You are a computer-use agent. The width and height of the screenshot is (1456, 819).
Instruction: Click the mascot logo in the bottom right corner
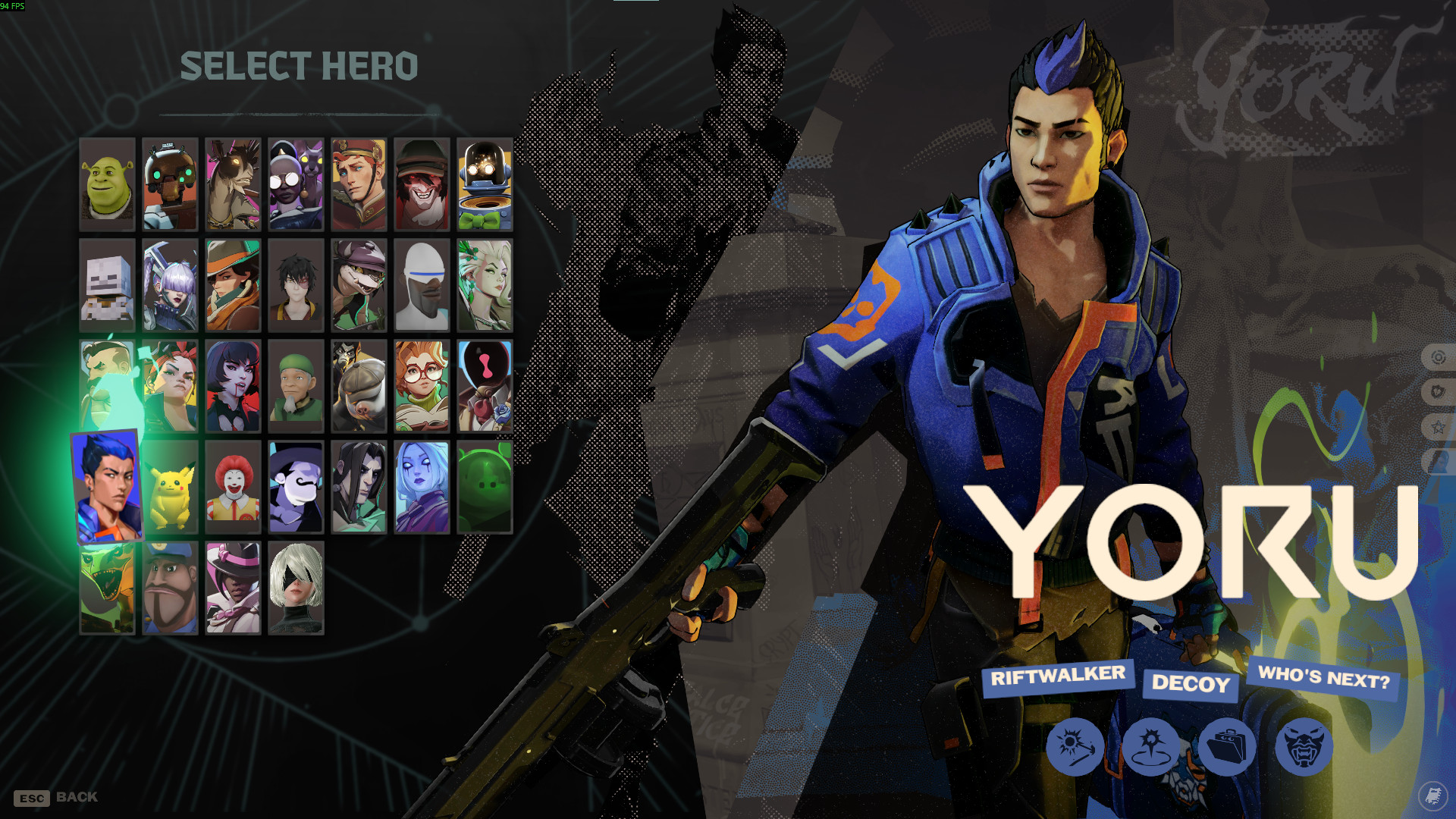pyautogui.click(x=1431, y=795)
